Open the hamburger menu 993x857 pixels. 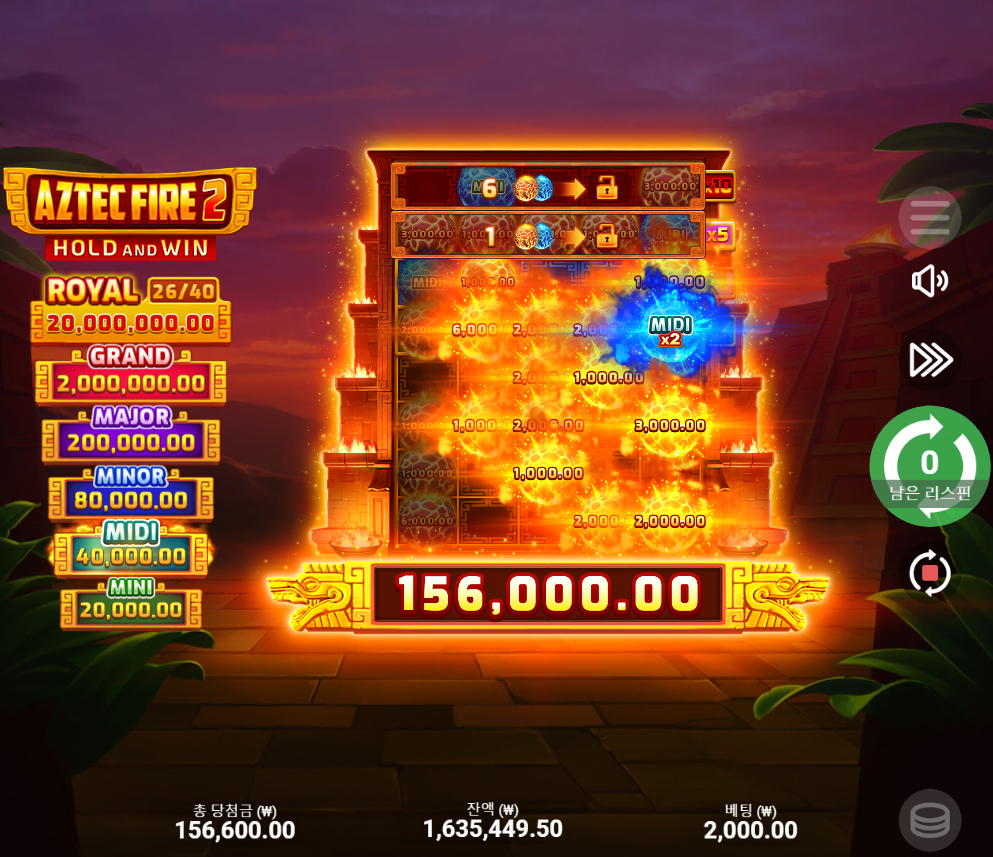click(929, 217)
